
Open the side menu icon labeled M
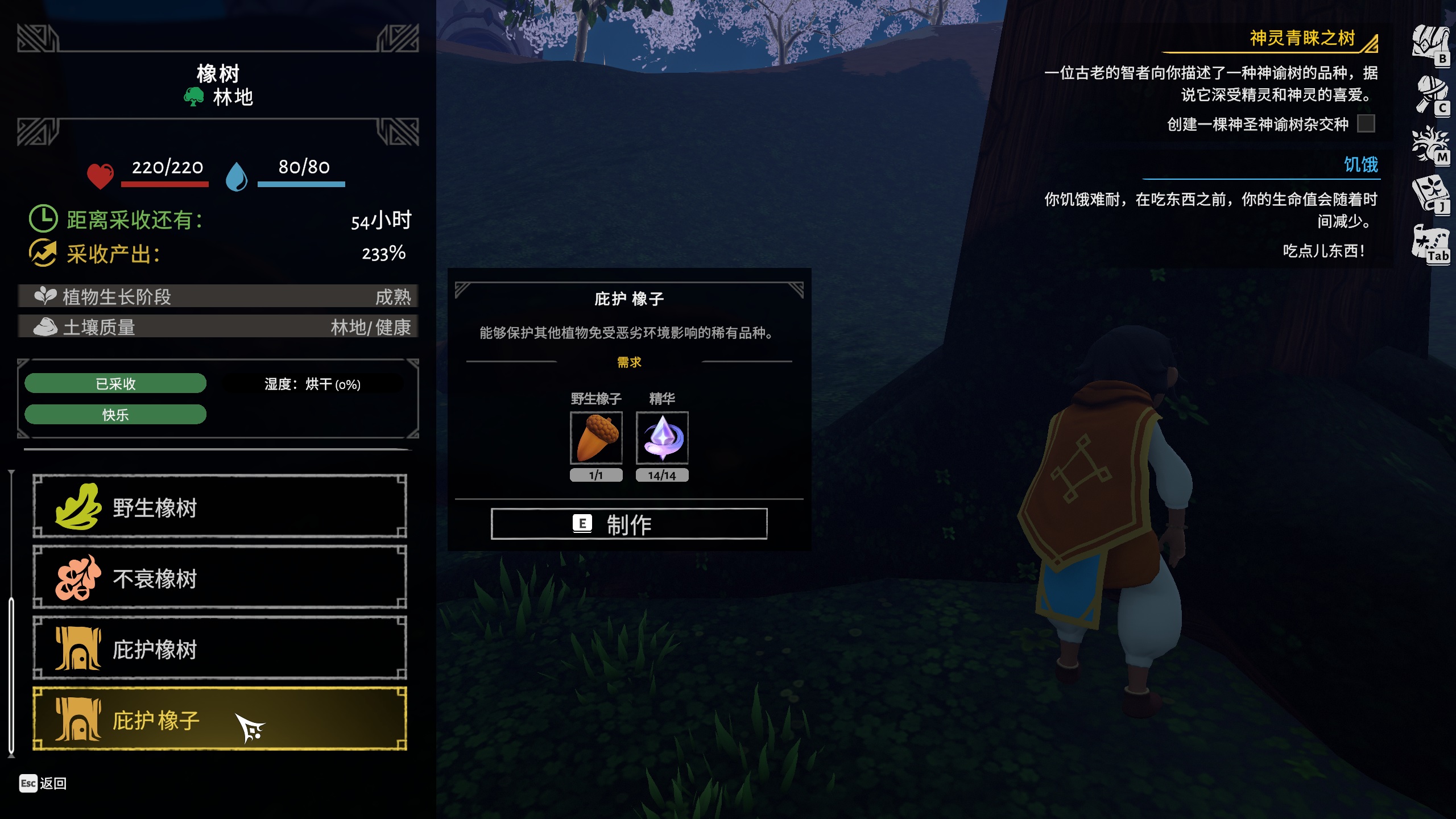tap(1430, 145)
